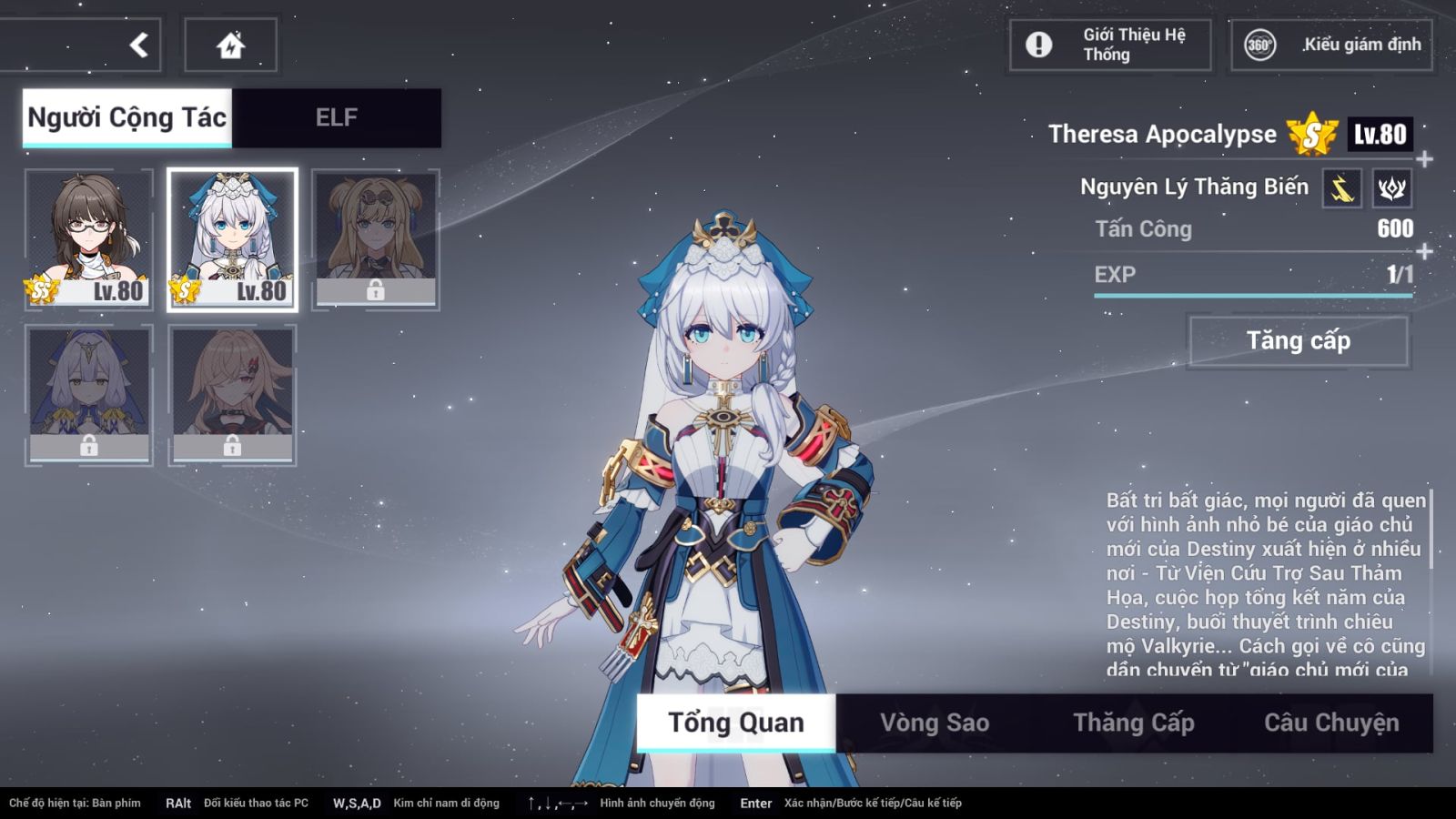Open the Câu Chuyện tab
Viewport: 1456px width, 819px height.
pyautogui.click(x=1332, y=721)
